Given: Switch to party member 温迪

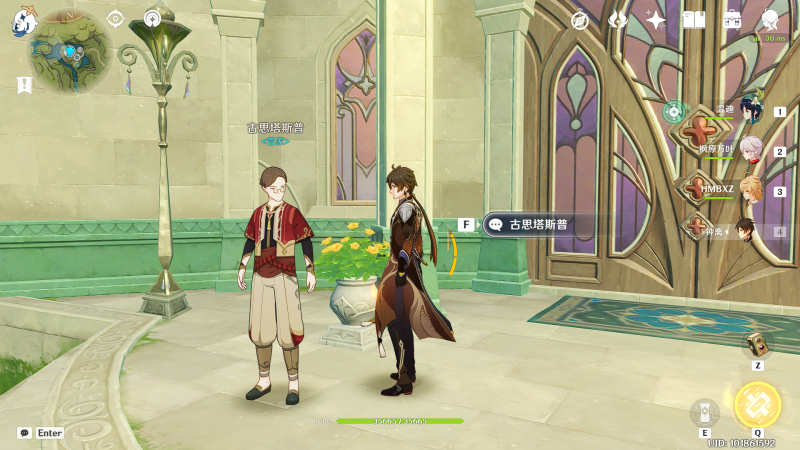Looking at the screenshot, I should click(x=751, y=112).
